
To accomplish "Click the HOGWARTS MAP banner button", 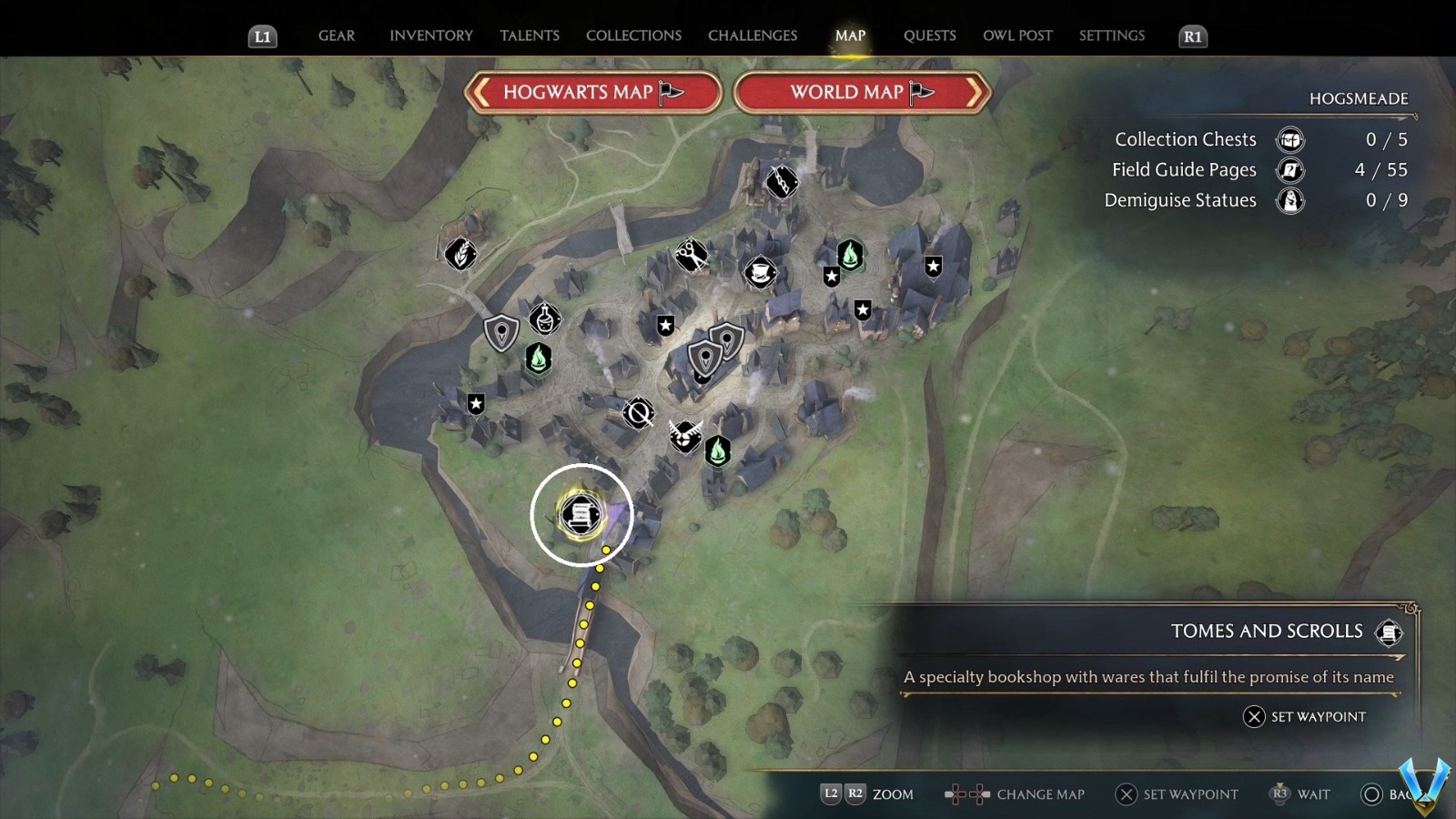I will 591,92.
